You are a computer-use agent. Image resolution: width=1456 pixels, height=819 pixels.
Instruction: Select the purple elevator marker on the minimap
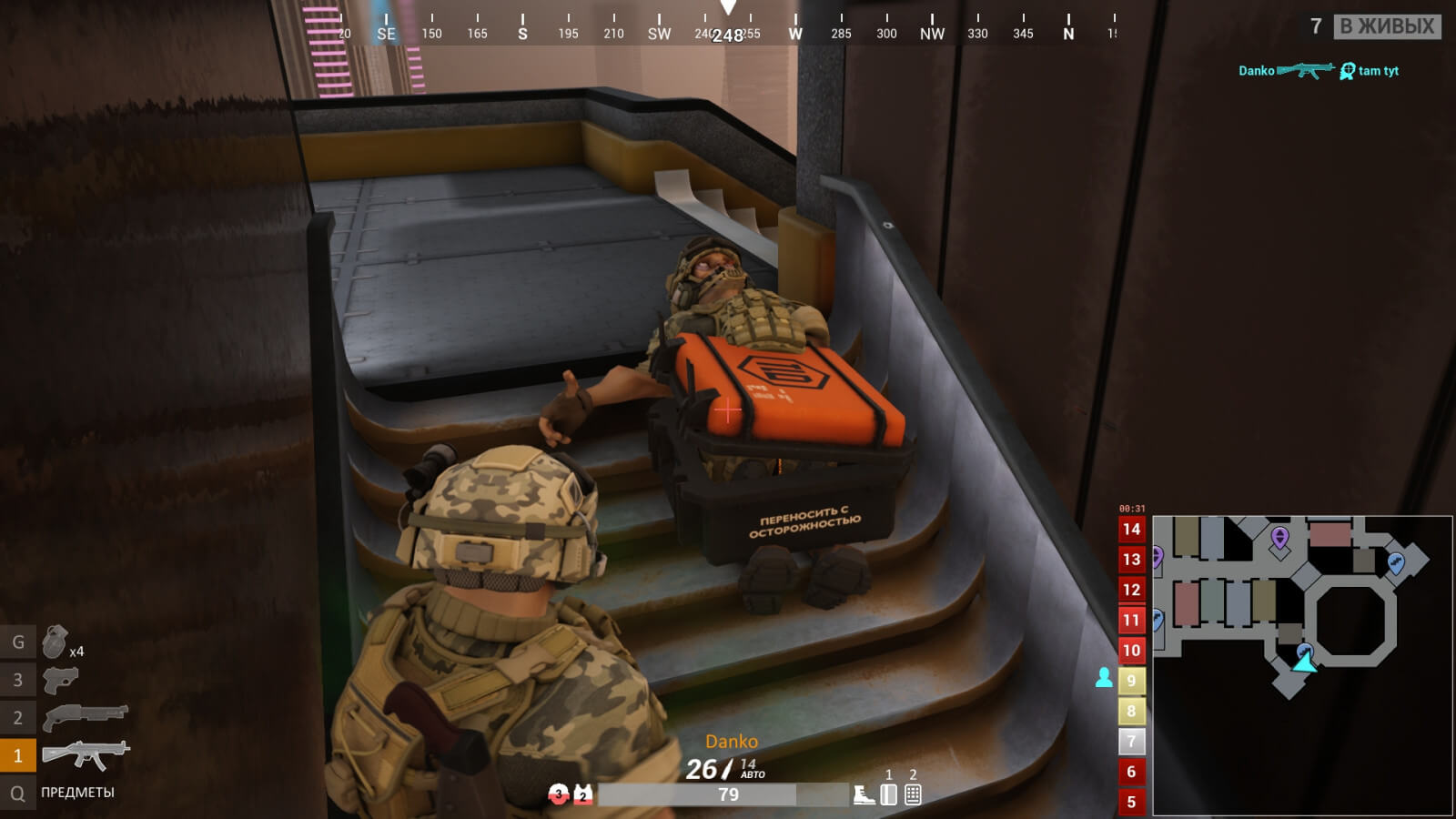click(1279, 538)
